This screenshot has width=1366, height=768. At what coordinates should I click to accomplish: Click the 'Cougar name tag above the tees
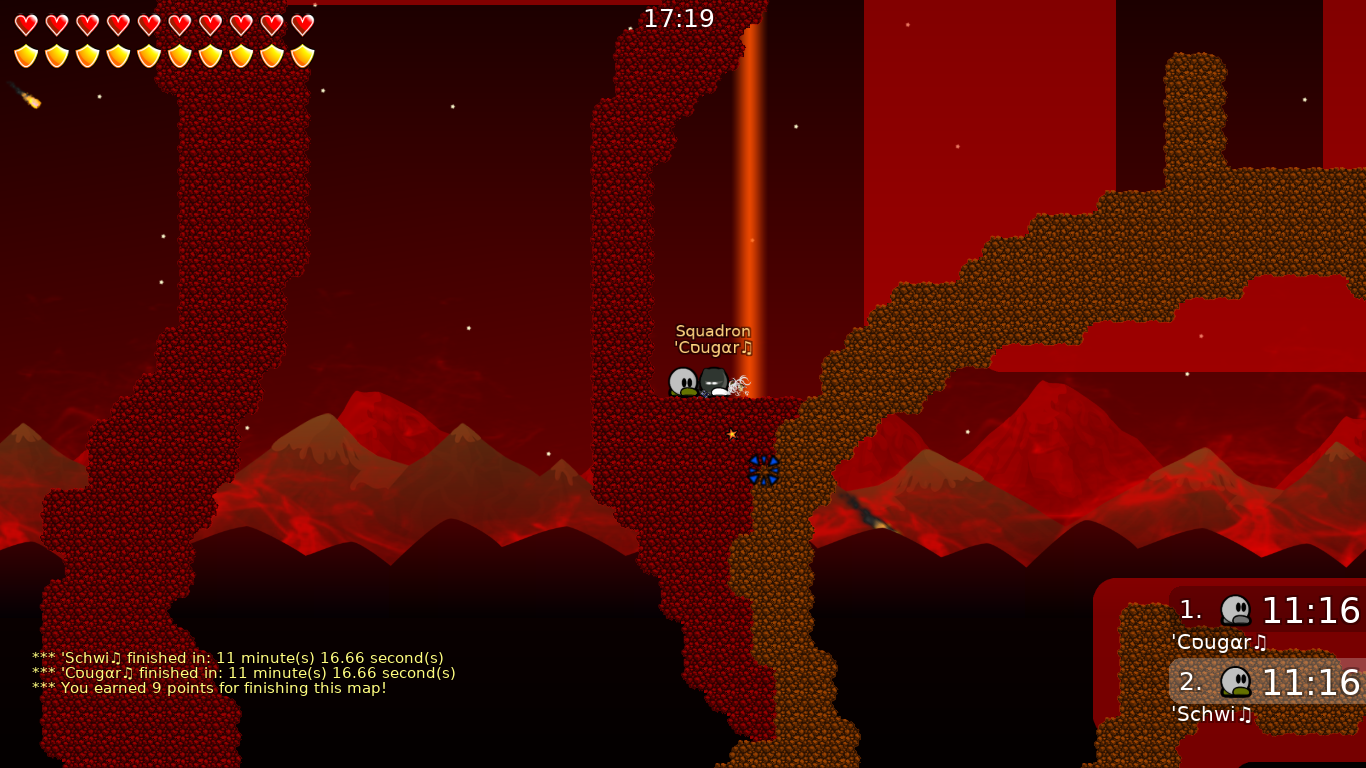tap(712, 348)
